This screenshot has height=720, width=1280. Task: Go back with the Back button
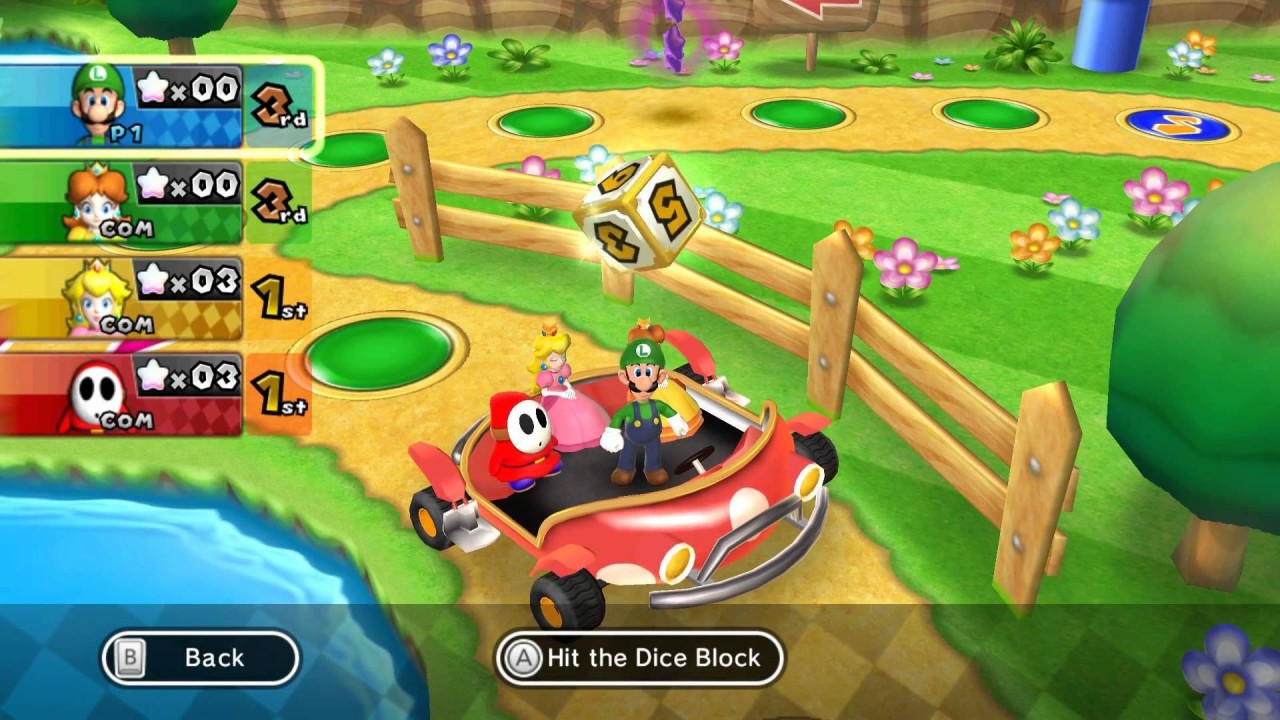[200, 658]
